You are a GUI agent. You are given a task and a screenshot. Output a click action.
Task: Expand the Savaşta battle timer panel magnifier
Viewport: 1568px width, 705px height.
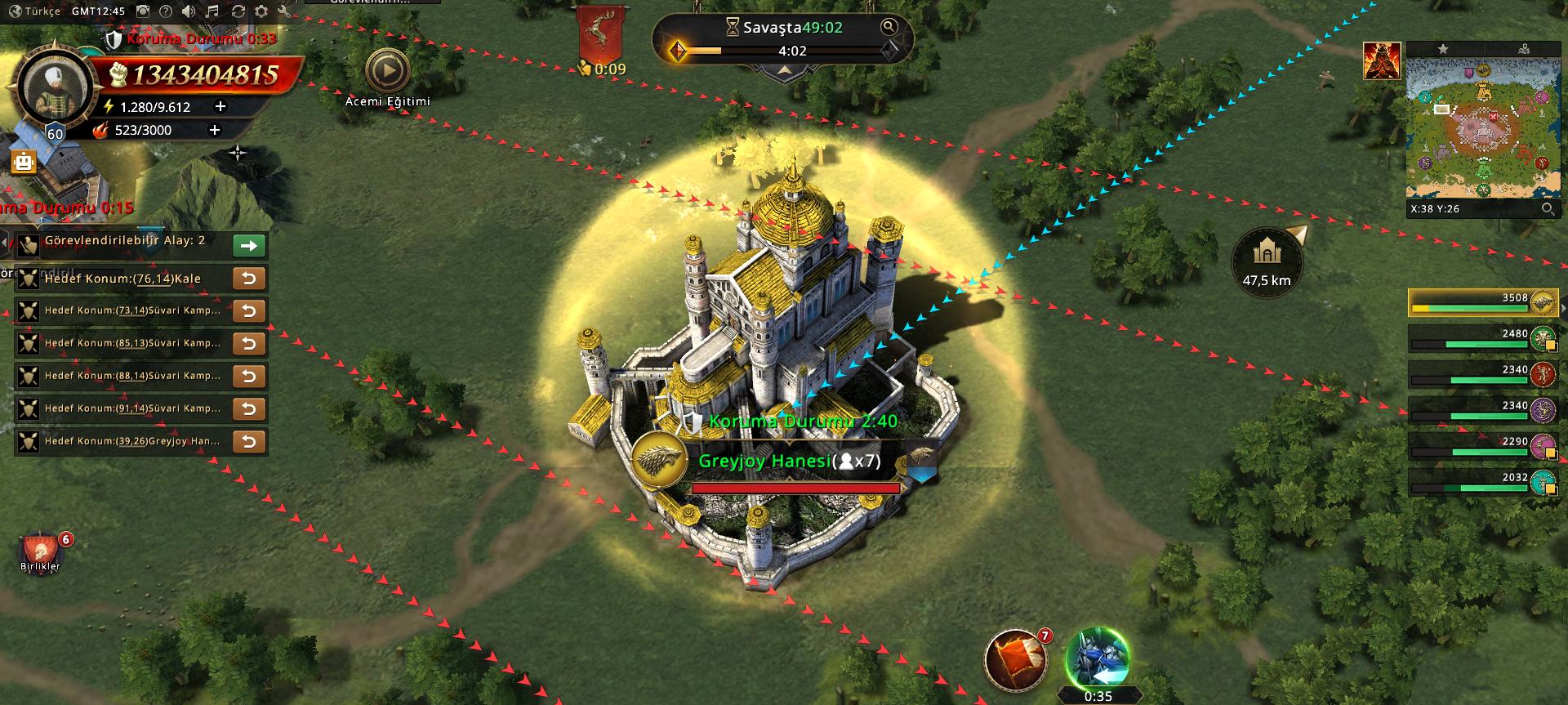pyautogui.click(x=889, y=27)
